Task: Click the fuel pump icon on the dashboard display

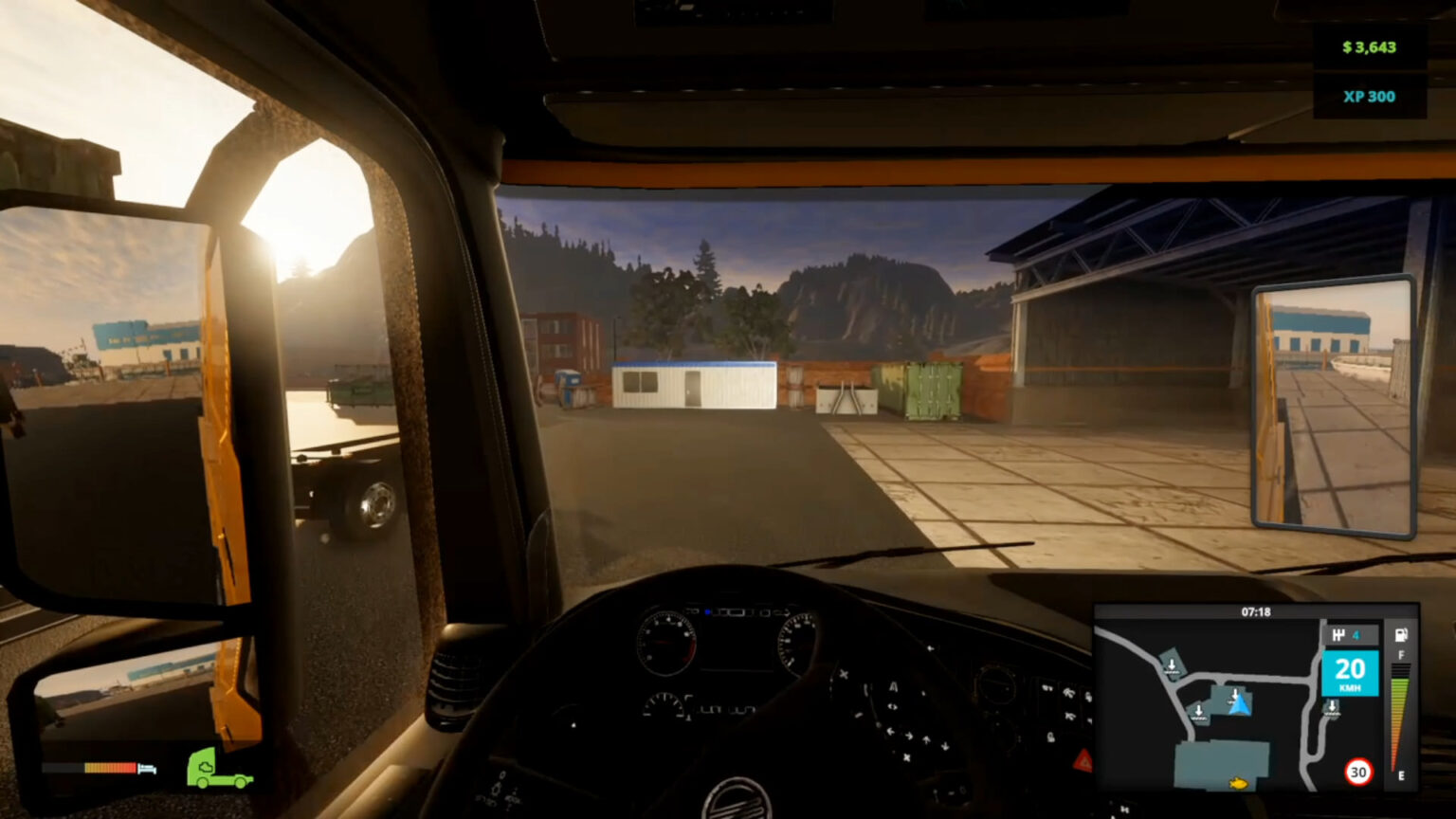Action: 1399,634
